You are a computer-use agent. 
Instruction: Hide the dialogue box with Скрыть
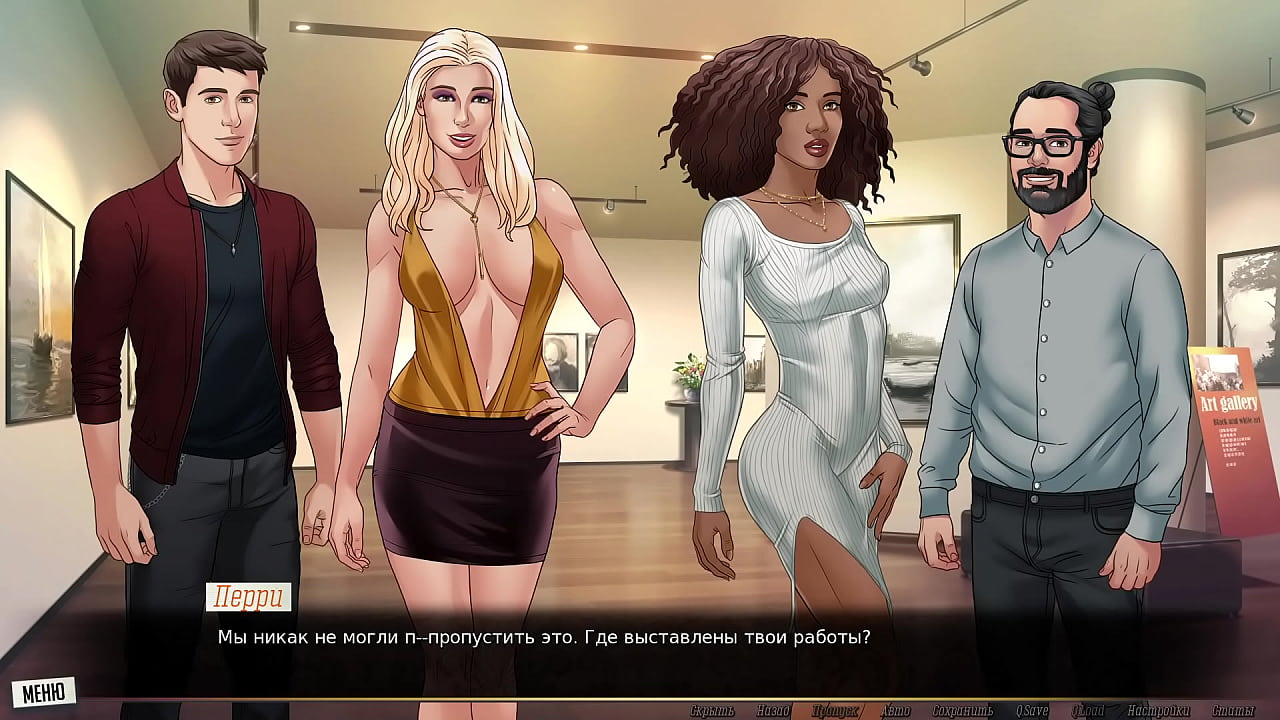click(712, 711)
